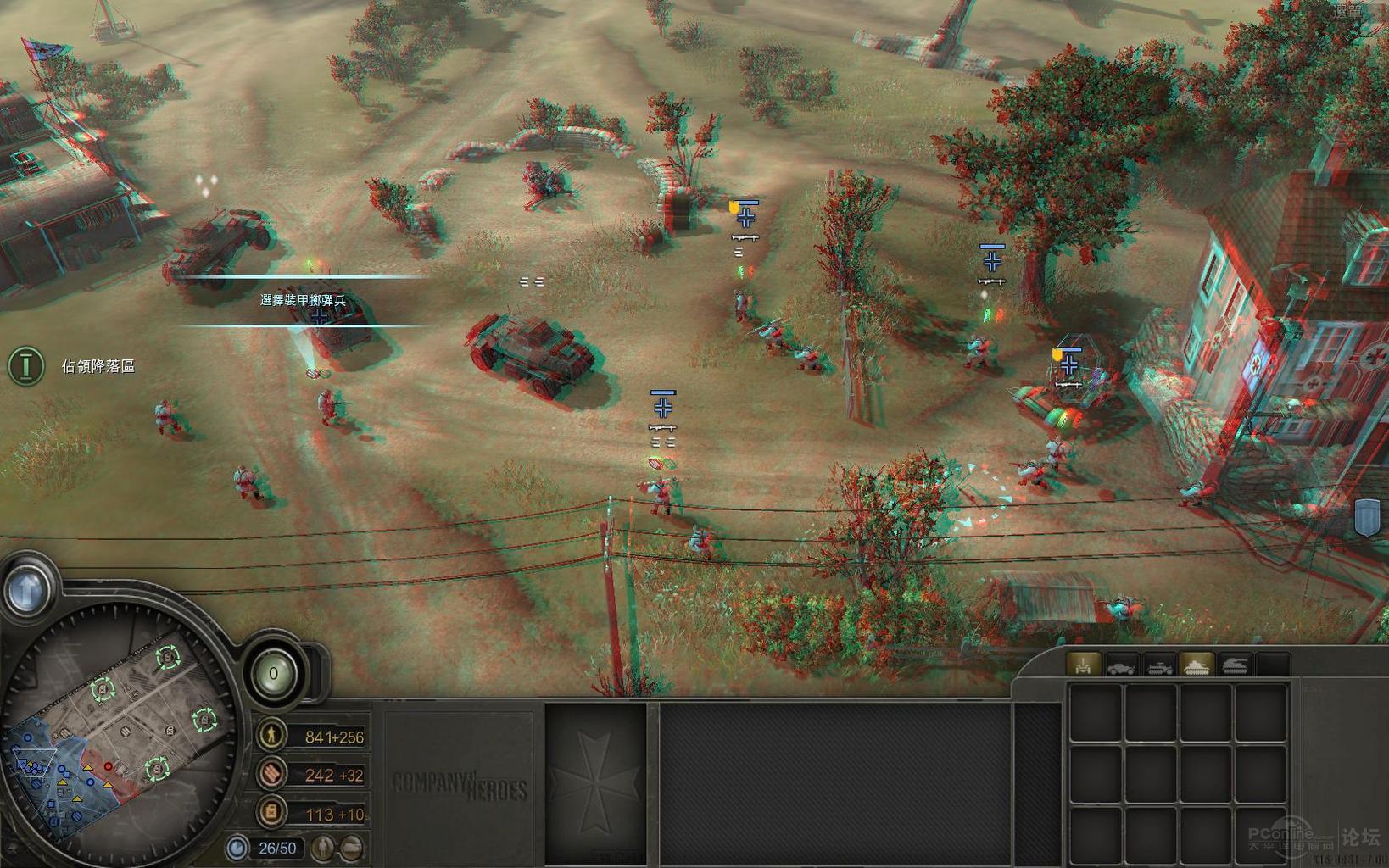This screenshot has height=868, width=1389.
Task: Toggle the circular 佔領降落區 objective marker
Action: pos(25,364)
